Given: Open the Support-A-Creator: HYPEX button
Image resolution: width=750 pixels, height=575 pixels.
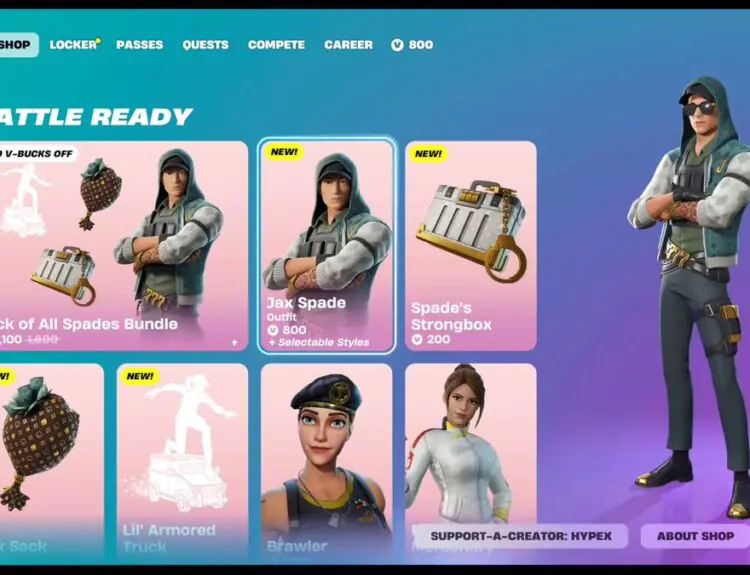Looking at the screenshot, I should pyautogui.click(x=520, y=536).
